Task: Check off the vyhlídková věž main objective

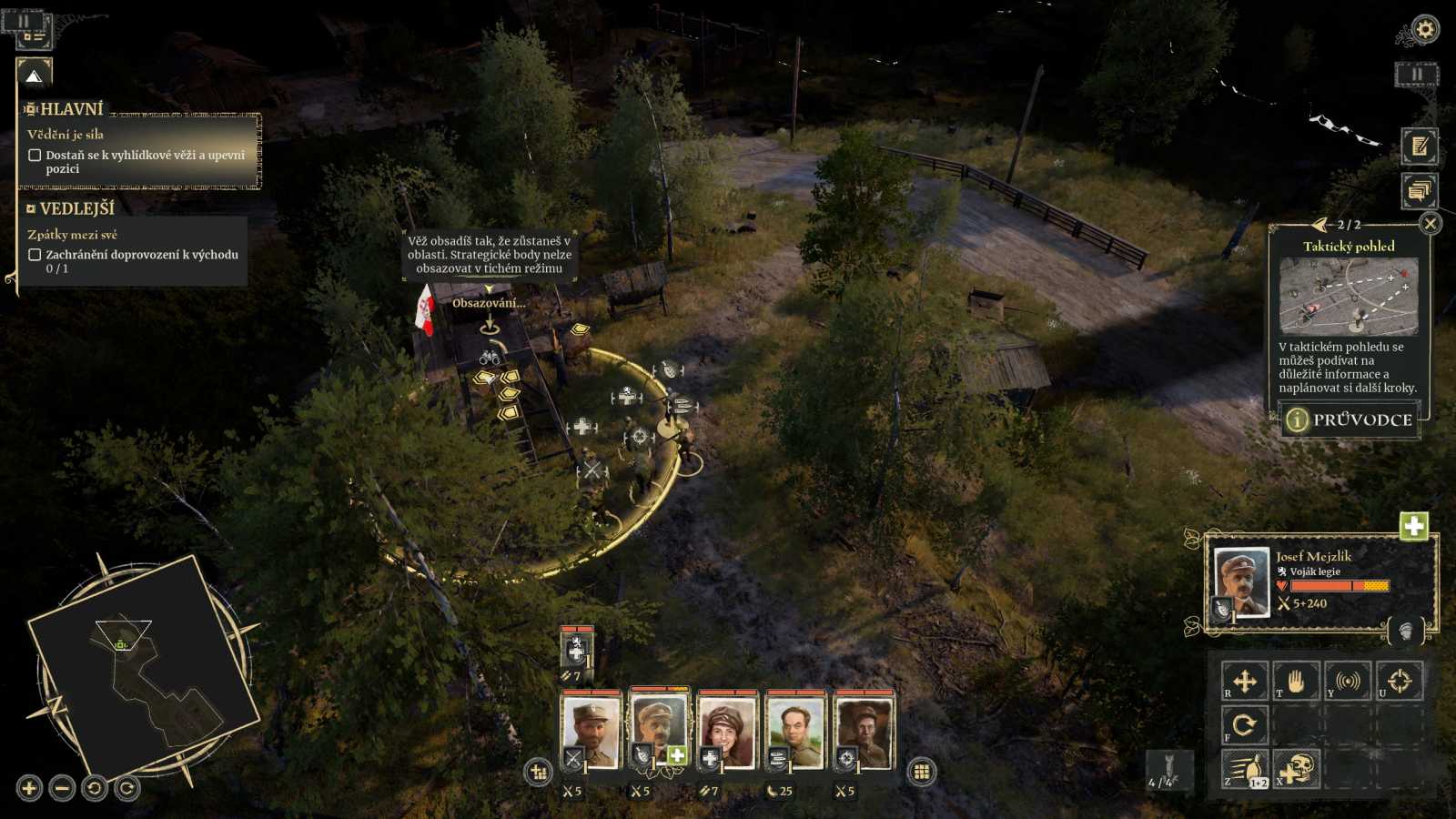Action: [x=35, y=157]
